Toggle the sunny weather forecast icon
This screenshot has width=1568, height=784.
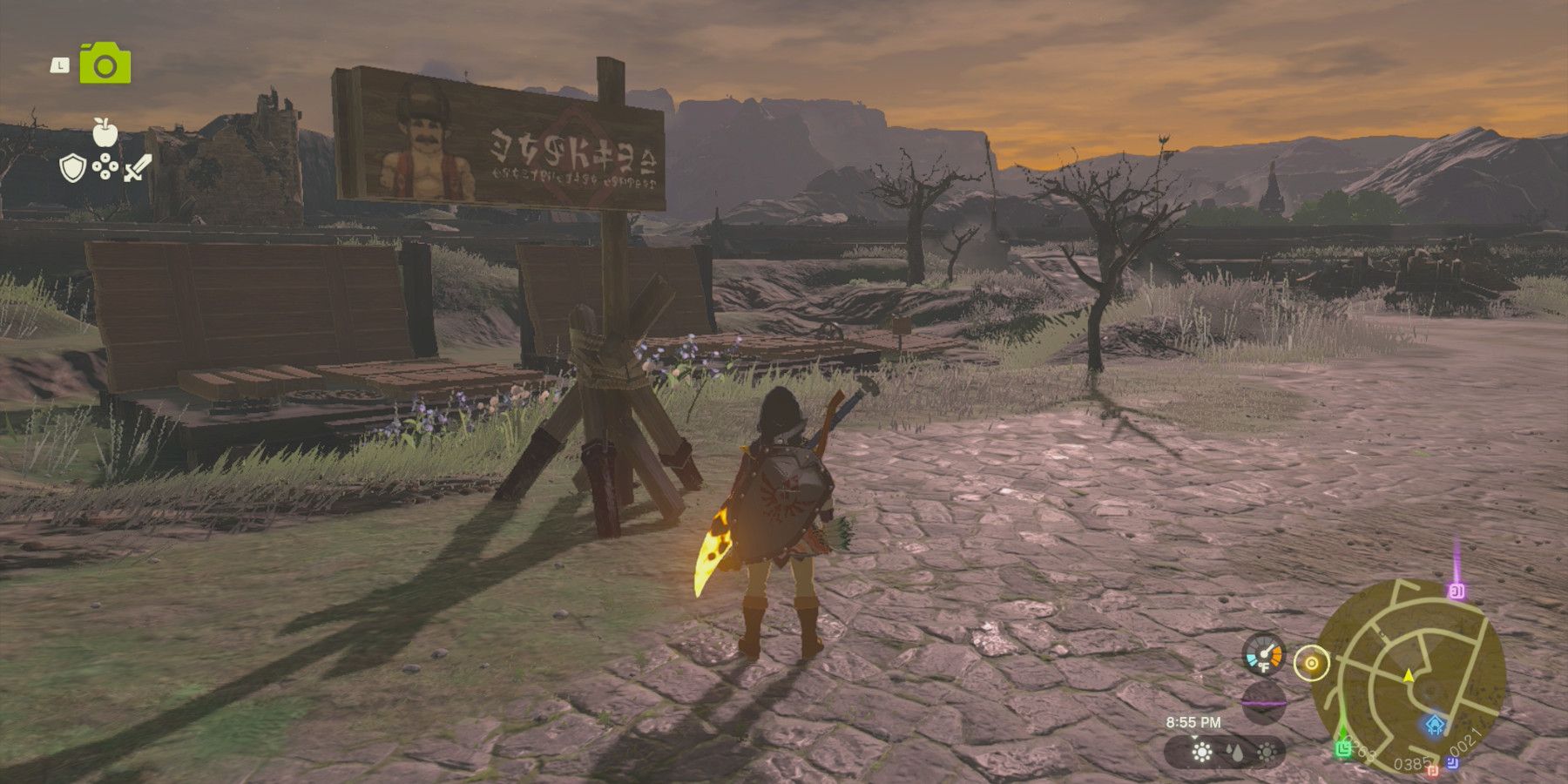tap(1202, 752)
